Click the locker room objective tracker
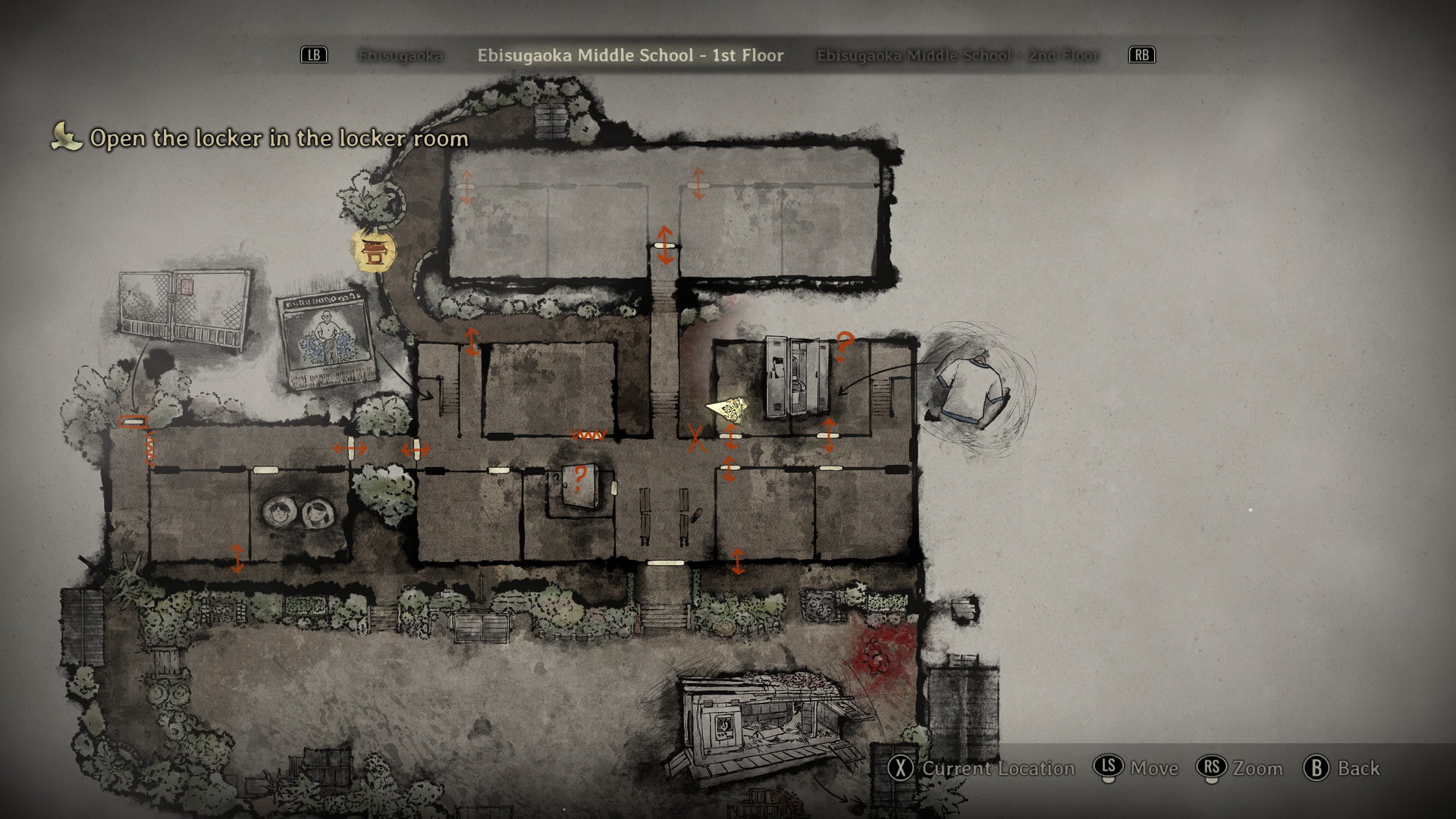1456x819 pixels. click(x=278, y=138)
